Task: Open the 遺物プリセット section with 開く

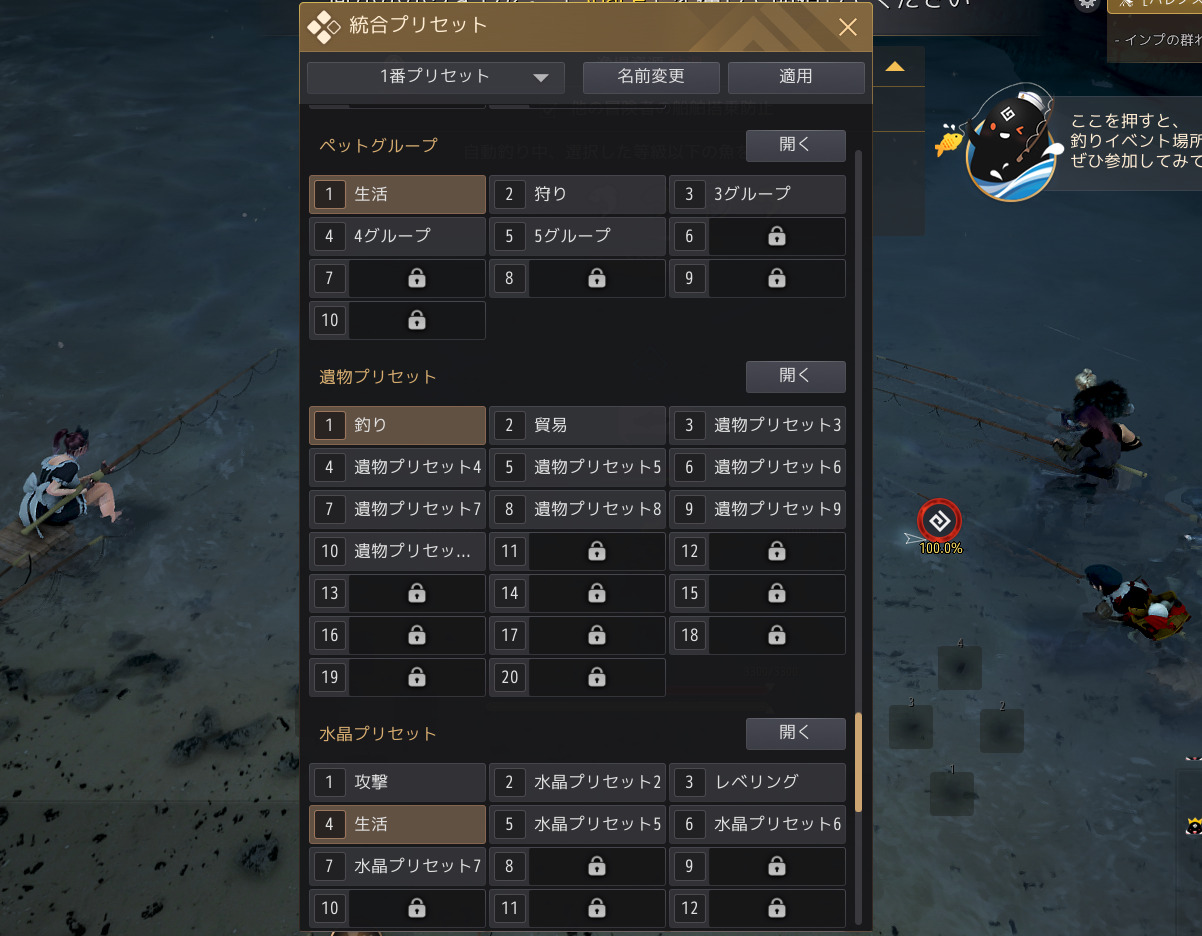Action: click(795, 377)
